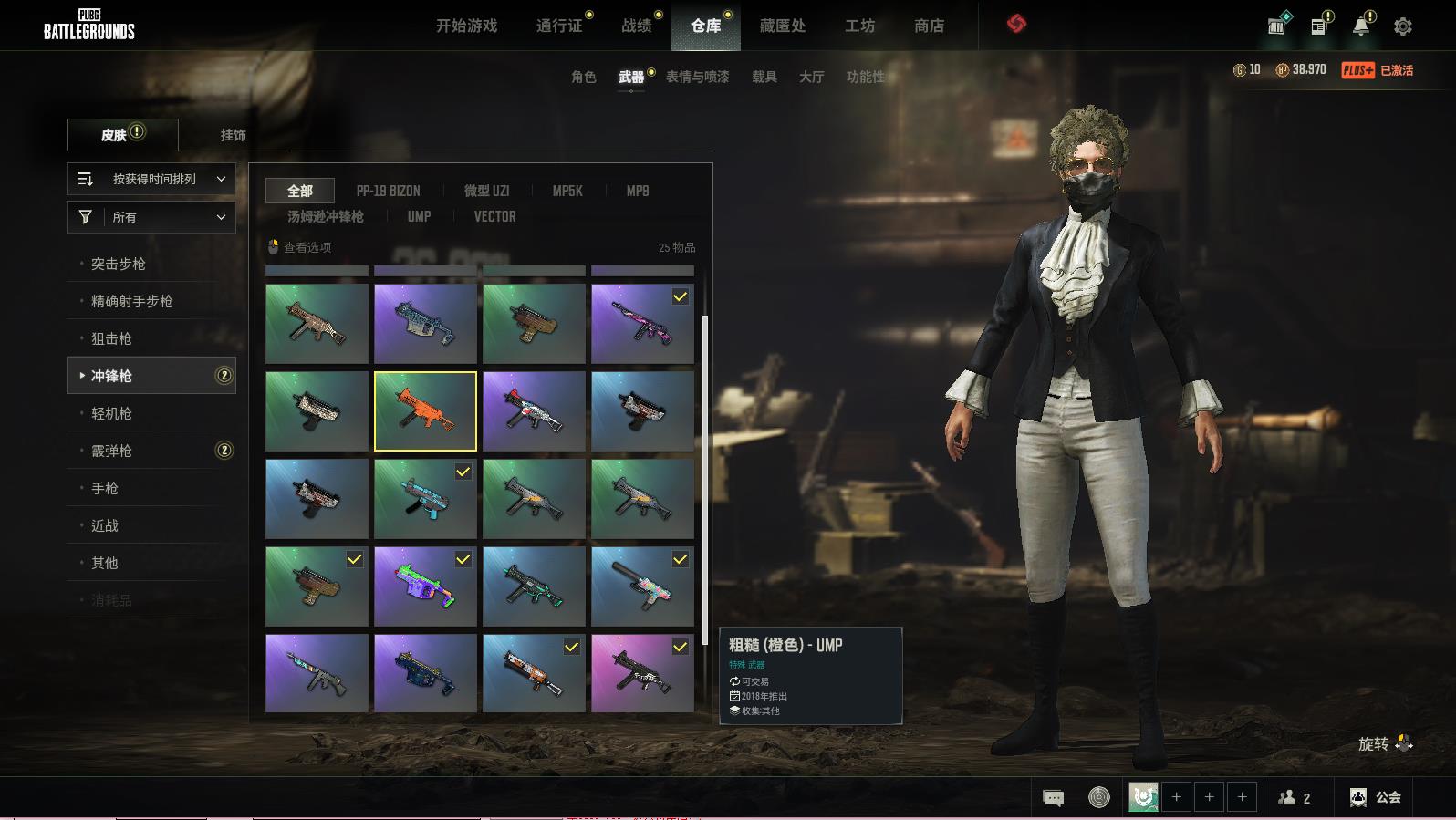Open the 开始游戏 start game menu
The height and width of the screenshot is (820, 1456).
coord(466,26)
